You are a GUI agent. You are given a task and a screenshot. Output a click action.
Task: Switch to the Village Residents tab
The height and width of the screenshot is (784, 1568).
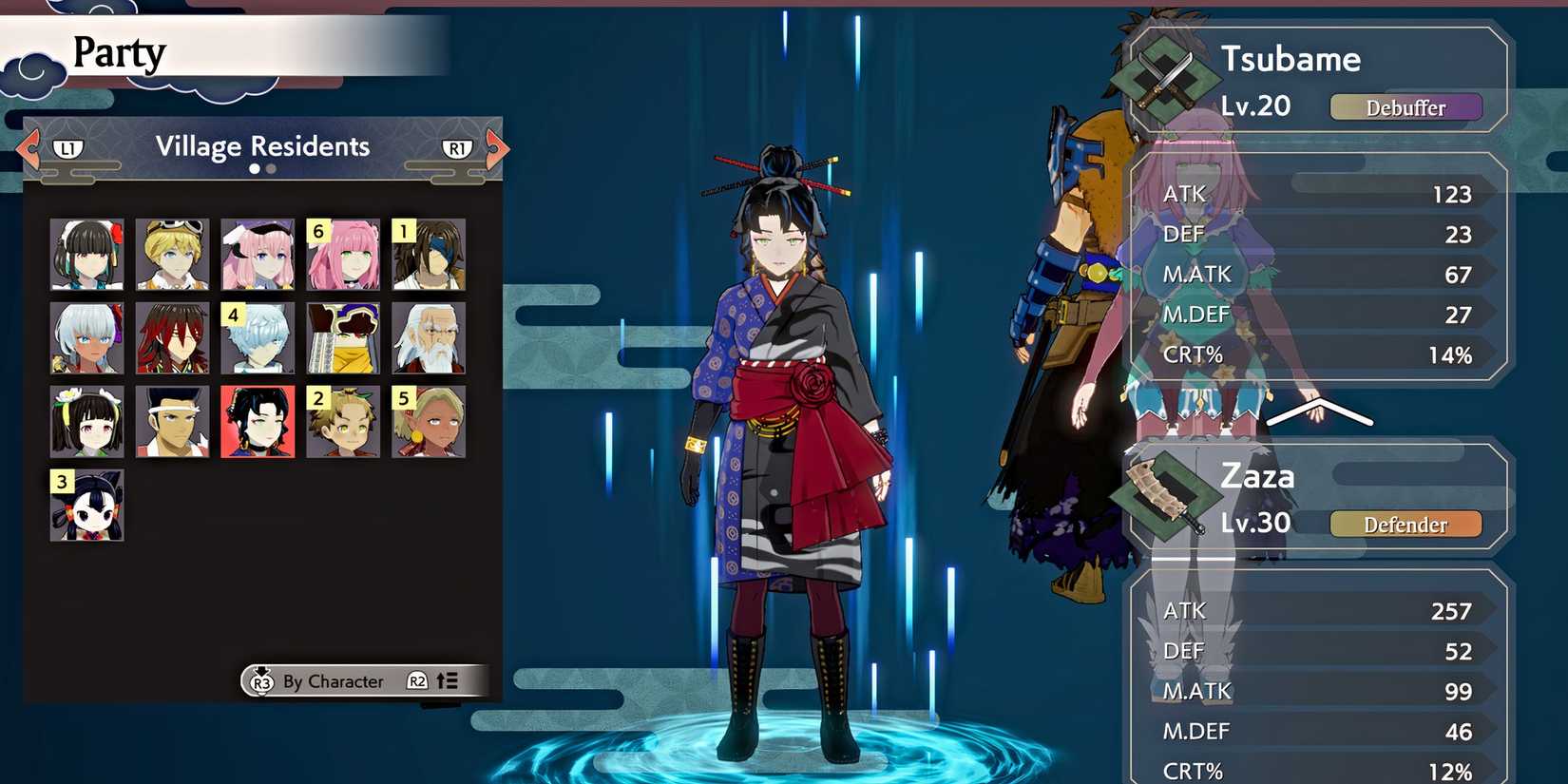[x=262, y=145]
